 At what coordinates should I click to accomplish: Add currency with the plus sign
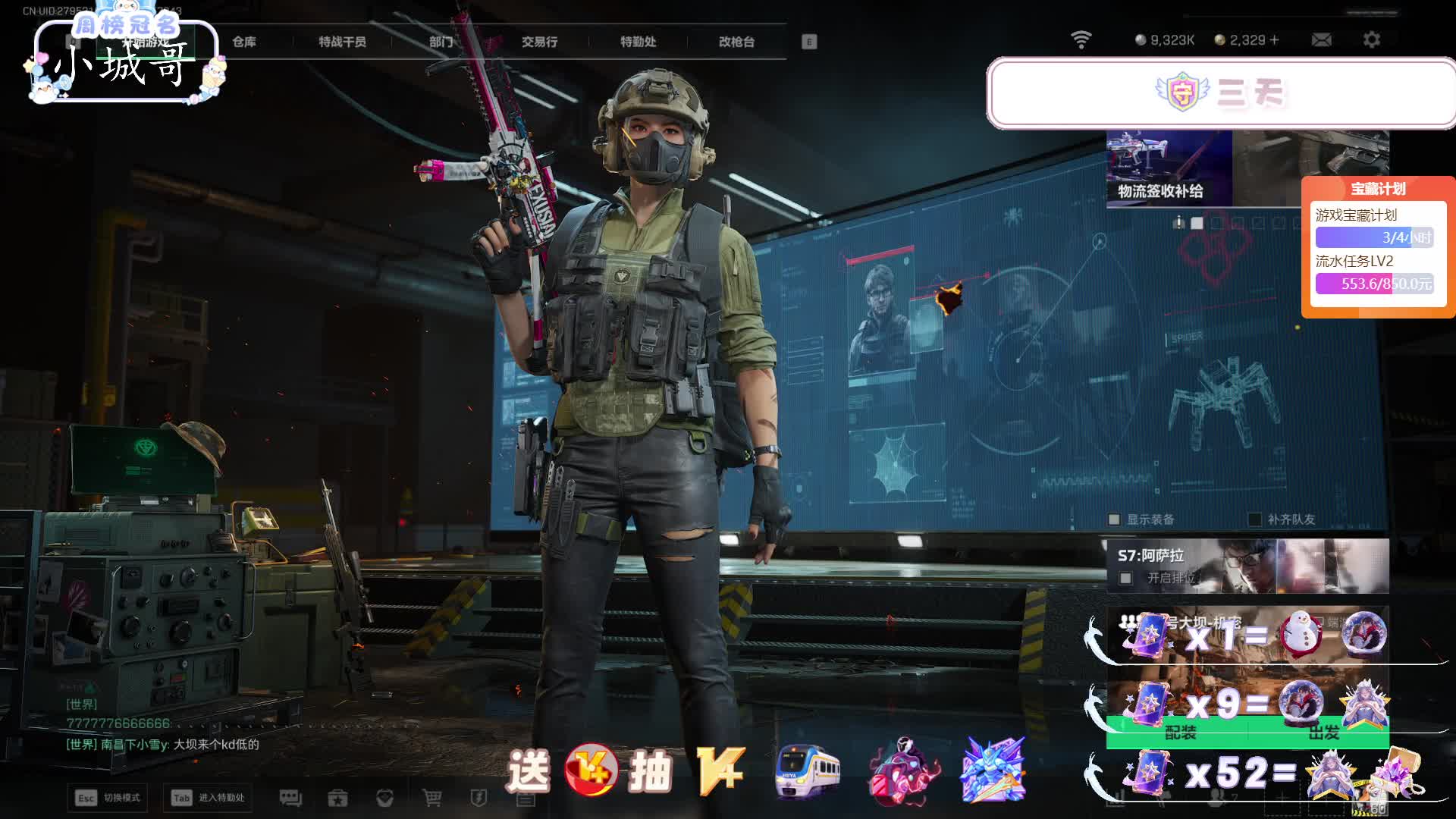[x=1274, y=40]
